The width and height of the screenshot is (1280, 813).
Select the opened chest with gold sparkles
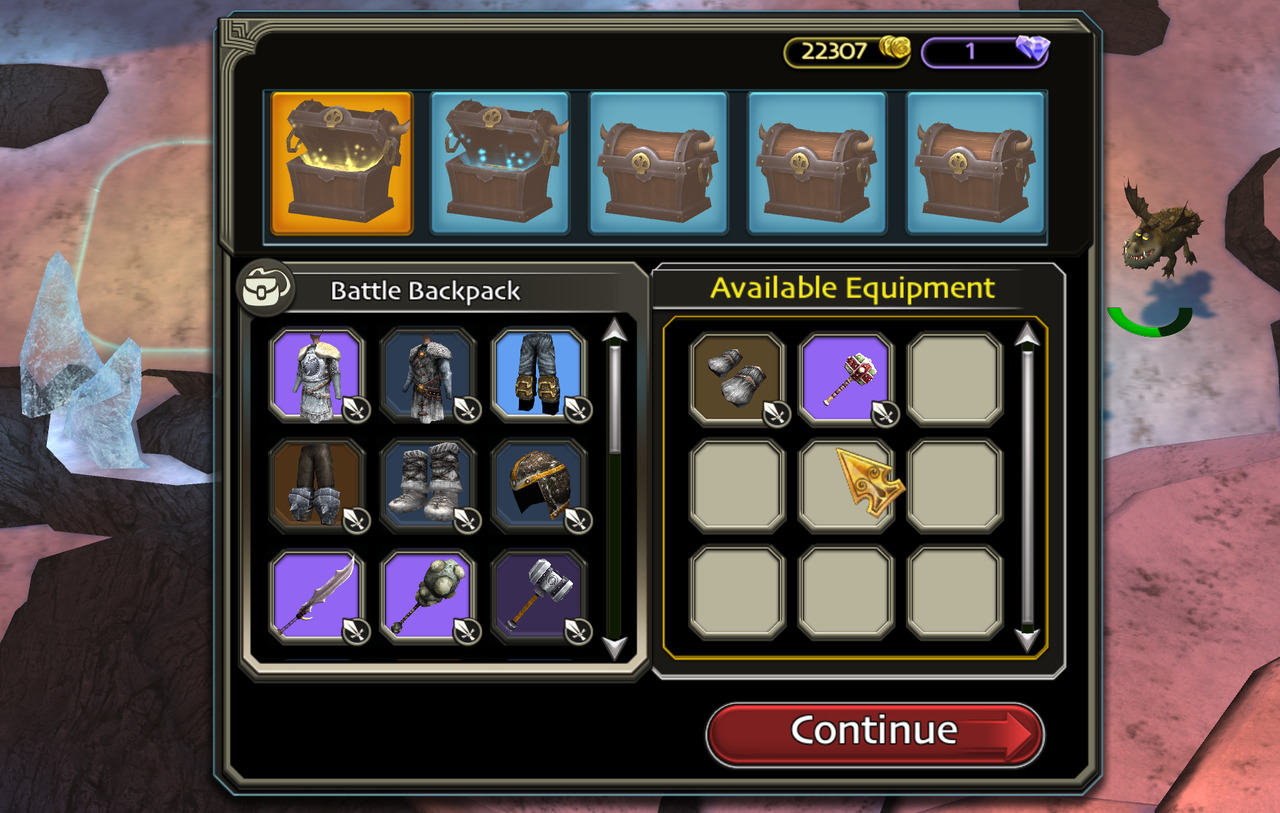click(x=341, y=163)
